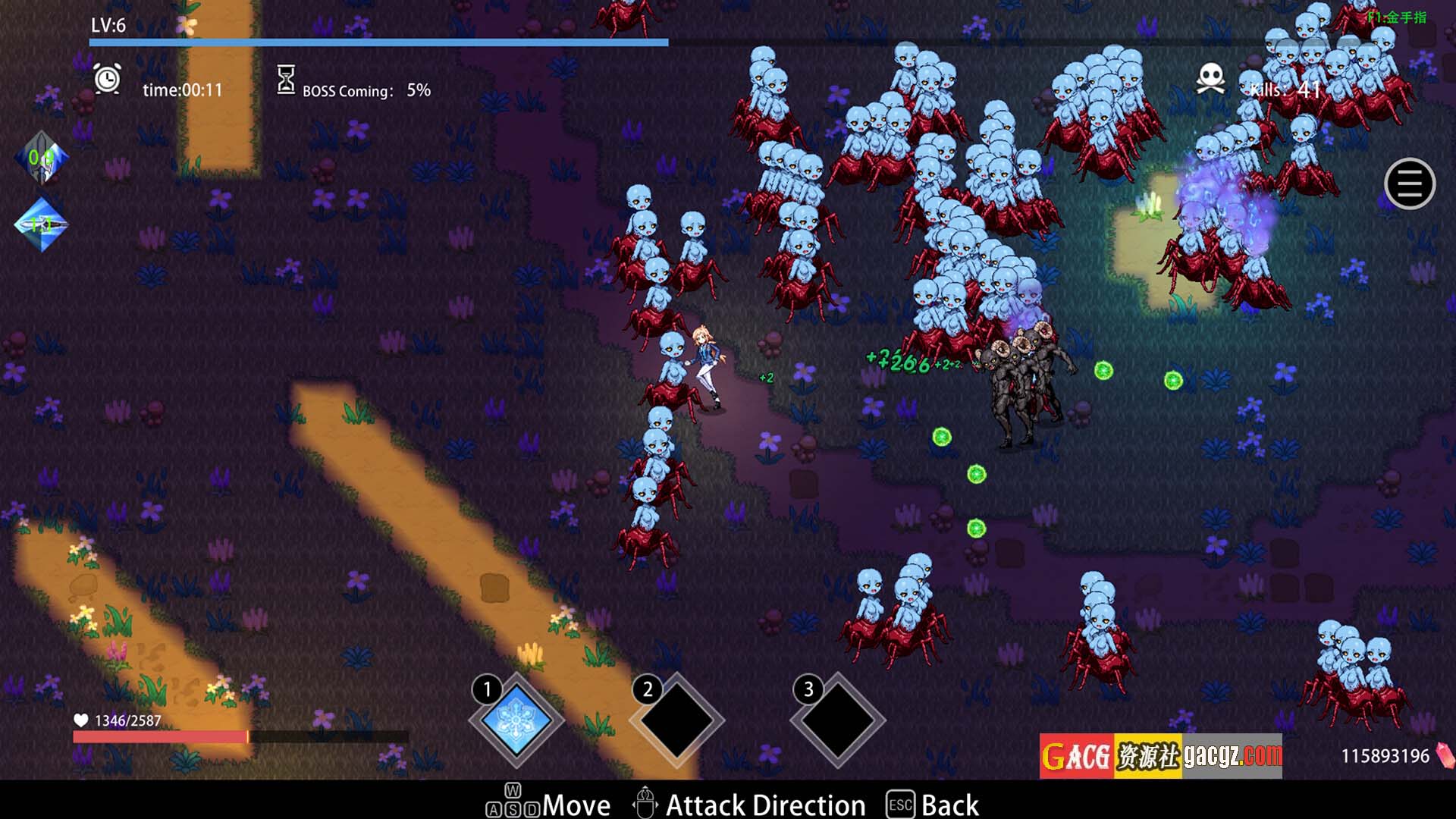Viewport: 1456px width, 819px height.
Task: Select the empty skill slot numbered 2
Action: coord(677,719)
